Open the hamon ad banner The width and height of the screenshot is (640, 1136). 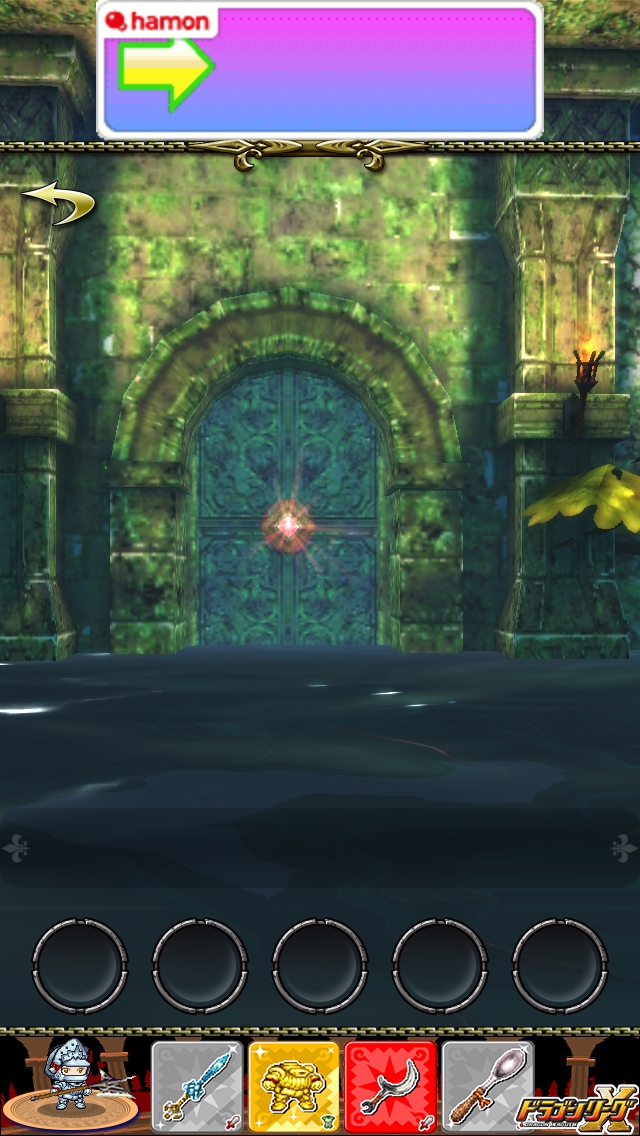click(320, 70)
